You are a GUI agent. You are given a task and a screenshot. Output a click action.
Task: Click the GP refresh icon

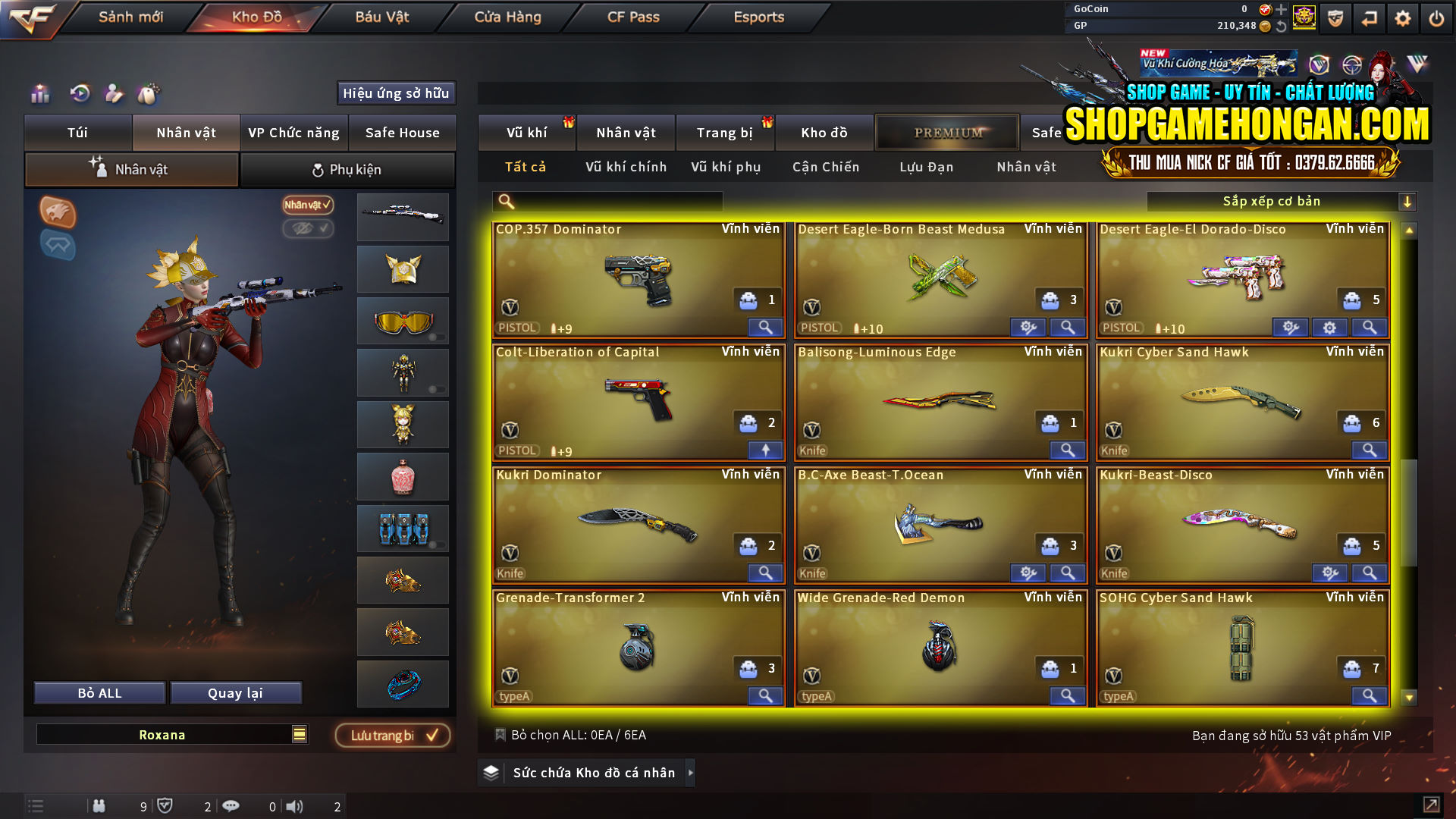(1282, 26)
